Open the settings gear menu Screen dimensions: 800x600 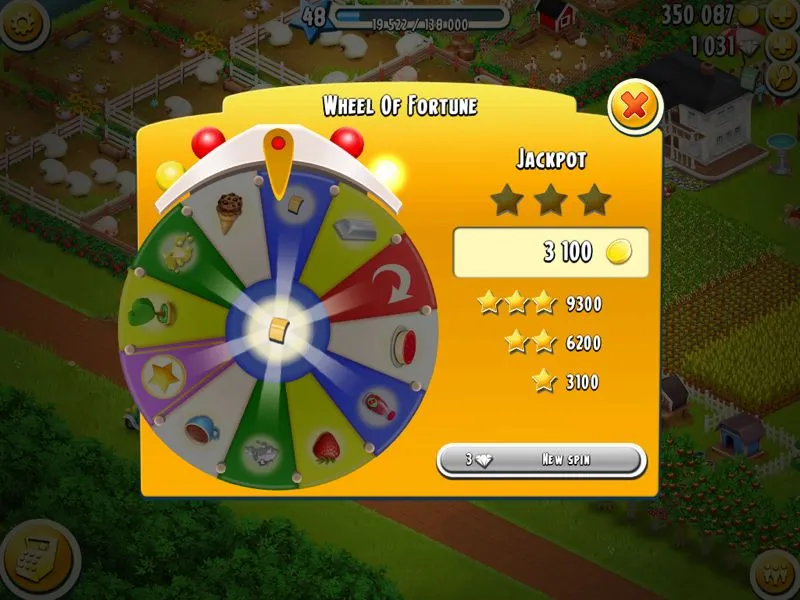[22, 22]
